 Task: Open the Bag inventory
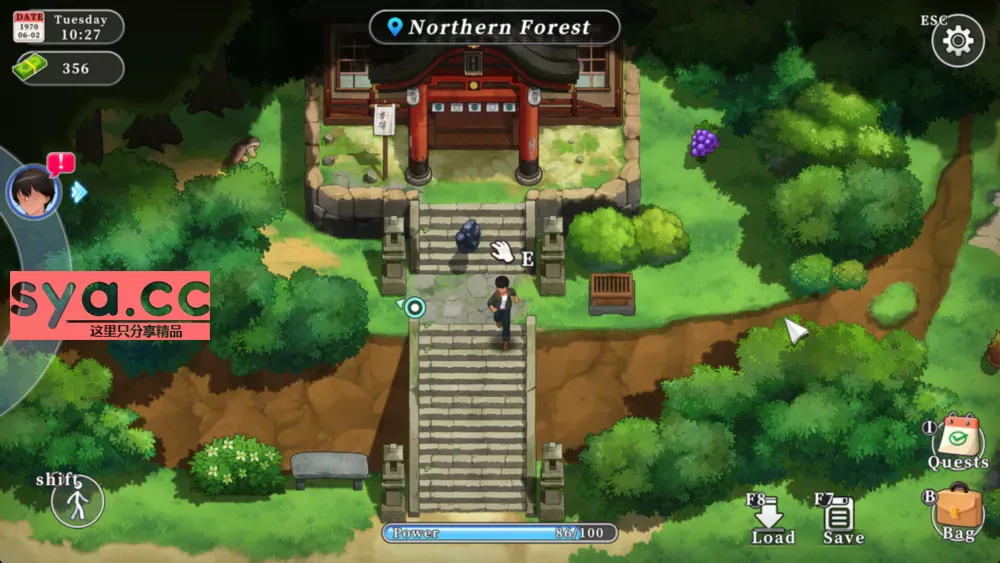pos(958,512)
